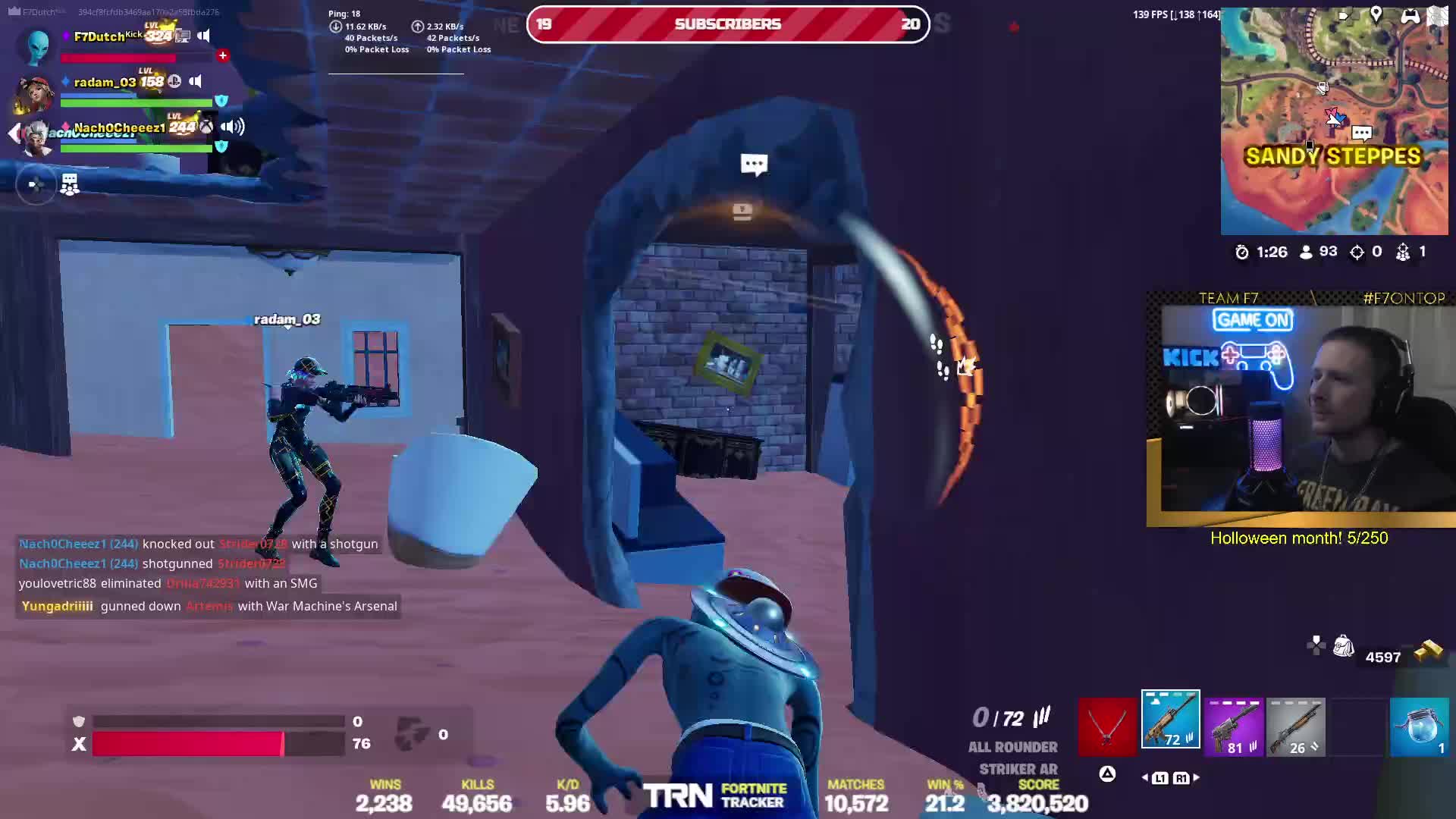
Task: Click the chat bubble marker on the minimap
Action: tap(1363, 133)
